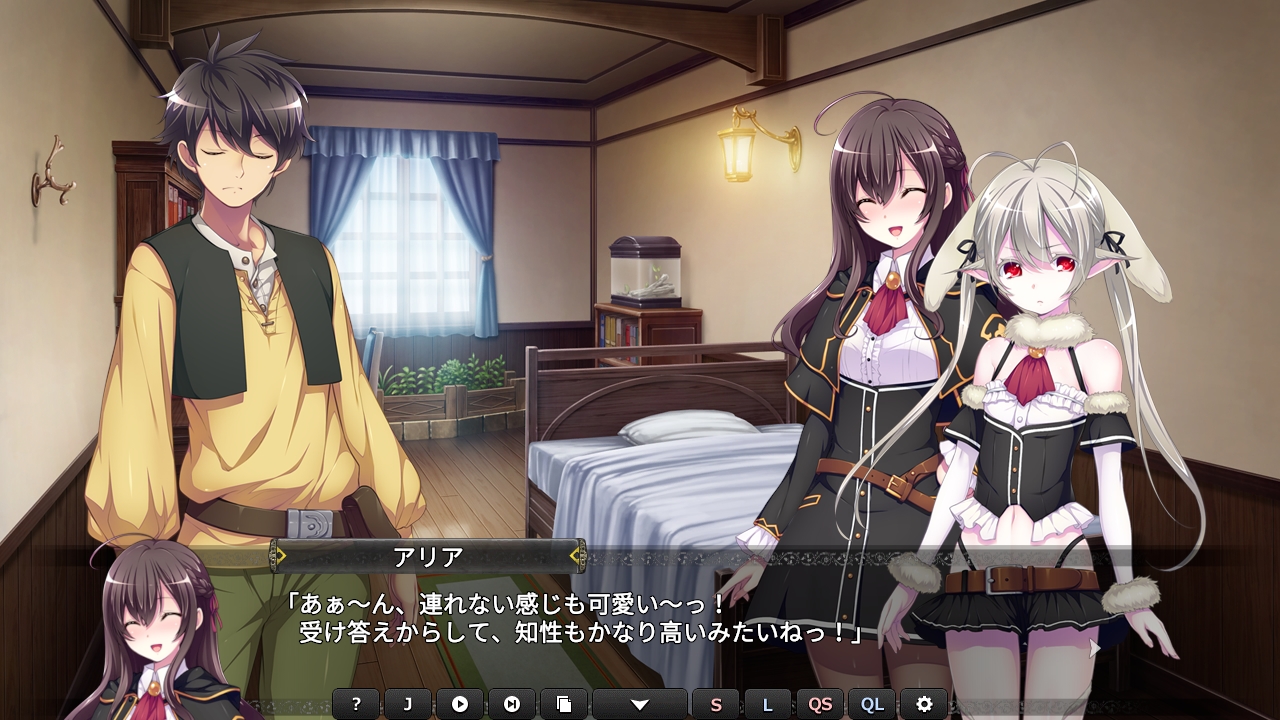This screenshot has height=720, width=1280.
Task: Open the help question mark button
Action: [x=356, y=704]
